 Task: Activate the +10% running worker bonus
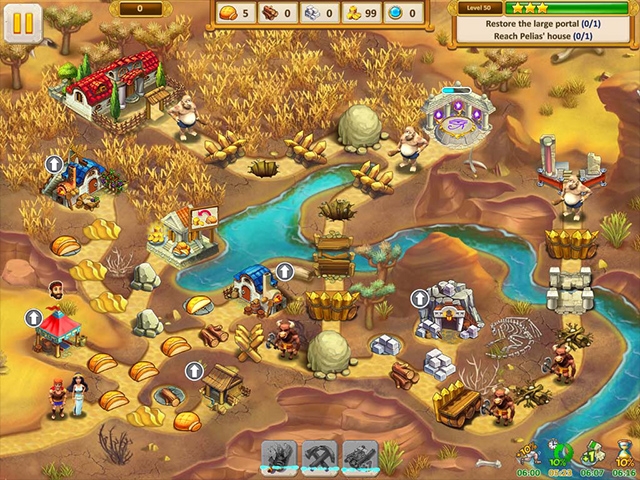(529, 453)
